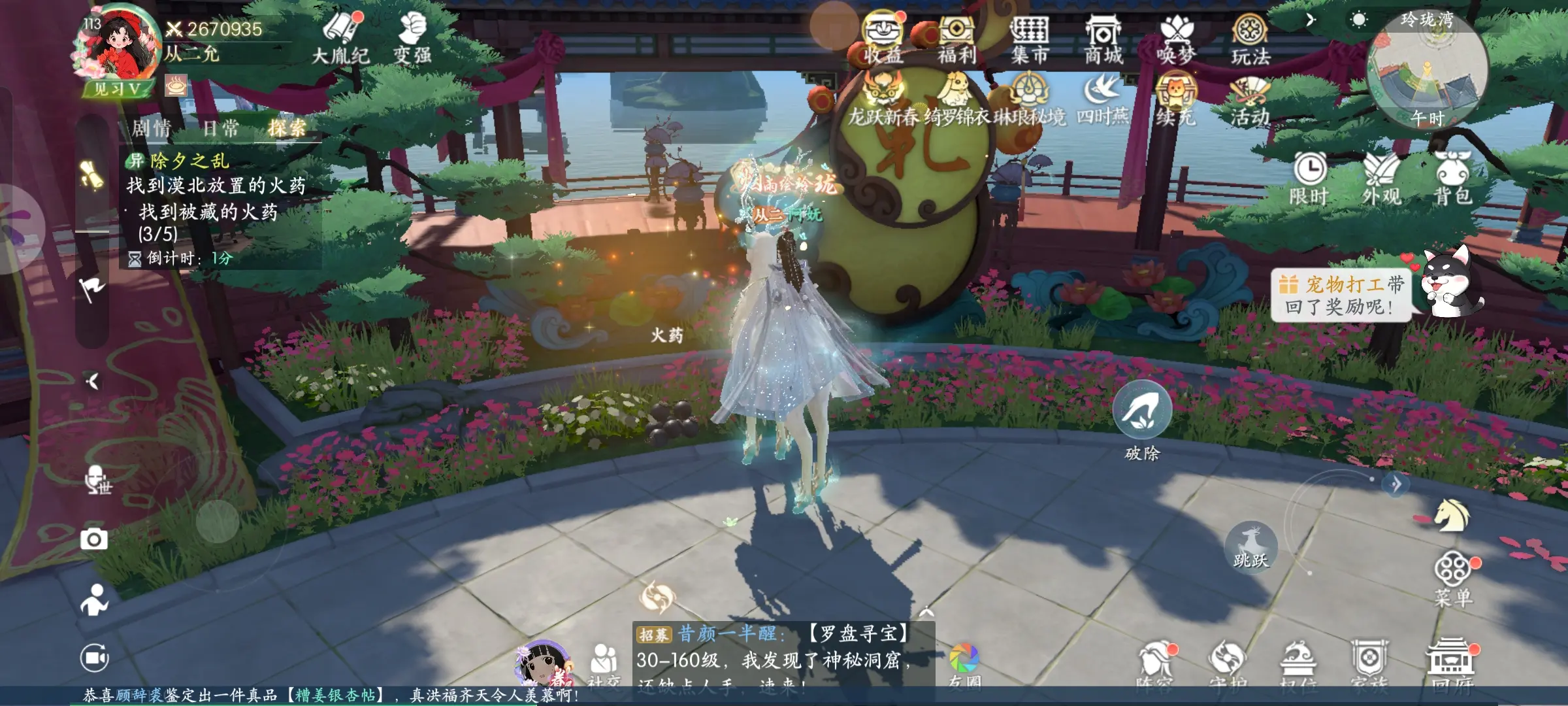Activate the 破除 dispel action
This screenshot has height=706, width=1568.
pyautogui.click(x=1141, y=411)
